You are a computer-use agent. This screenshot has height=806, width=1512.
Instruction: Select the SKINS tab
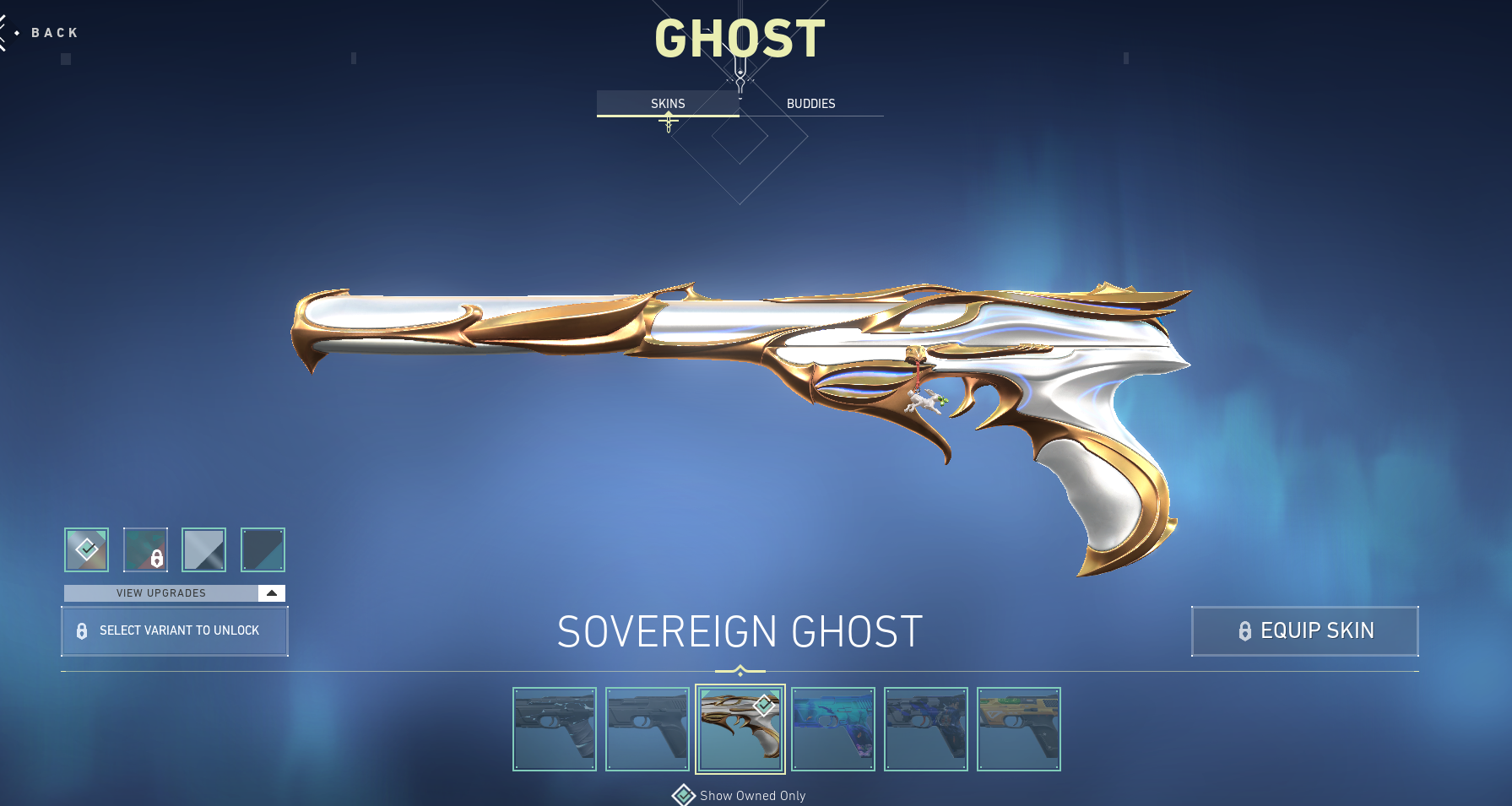(x=668, y=103)
